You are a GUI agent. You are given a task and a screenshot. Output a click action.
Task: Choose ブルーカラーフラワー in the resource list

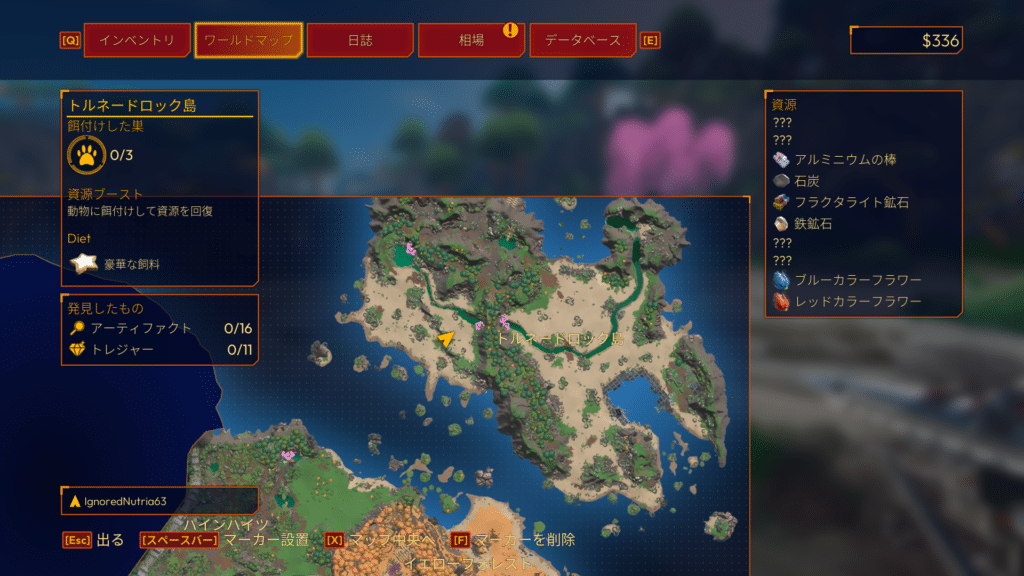(x=857, y=280)
